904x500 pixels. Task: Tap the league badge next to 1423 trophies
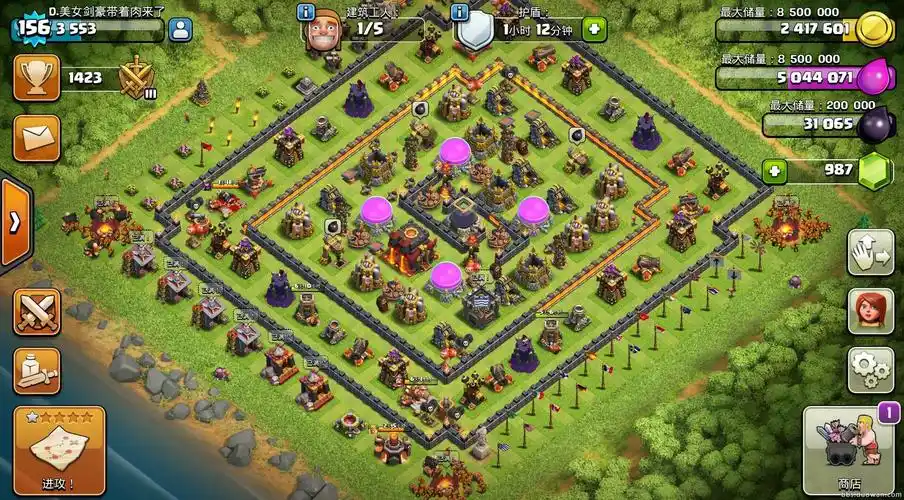[x=136, y=77]
